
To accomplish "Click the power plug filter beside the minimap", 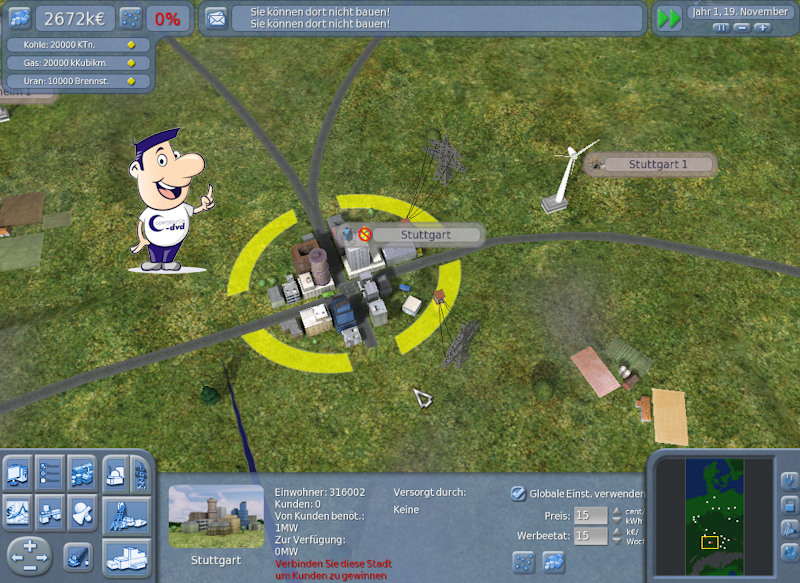I will coord(787,479).
